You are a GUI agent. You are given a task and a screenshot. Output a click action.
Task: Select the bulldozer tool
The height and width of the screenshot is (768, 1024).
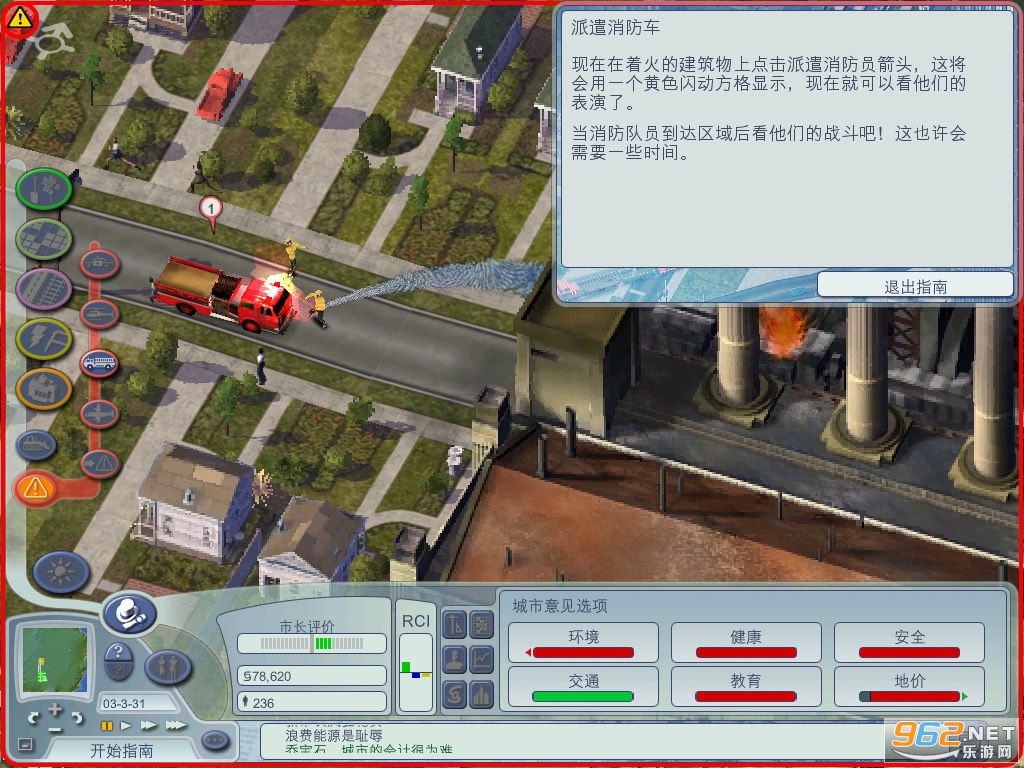point(37,441)
